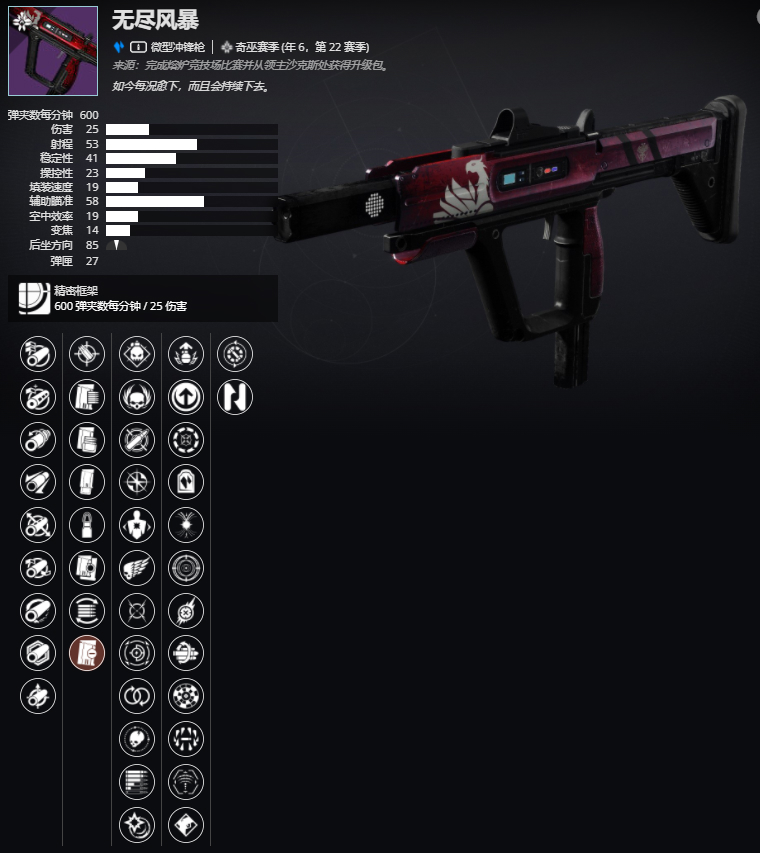Pick the winged skull dash perk
The image size is (760, 853).
coord(137,567)
